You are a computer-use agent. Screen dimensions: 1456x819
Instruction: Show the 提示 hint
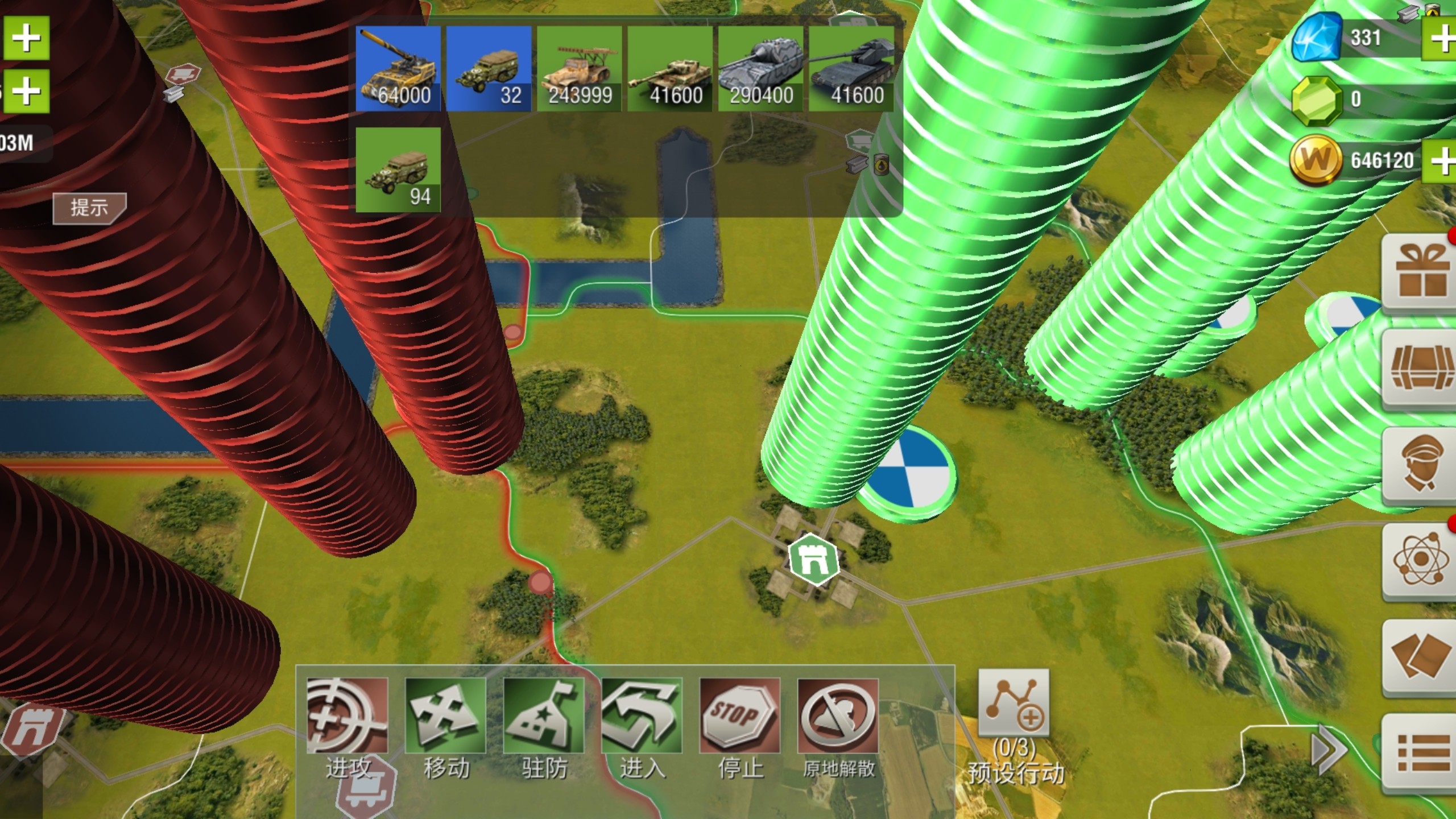[x=89, y=208]
